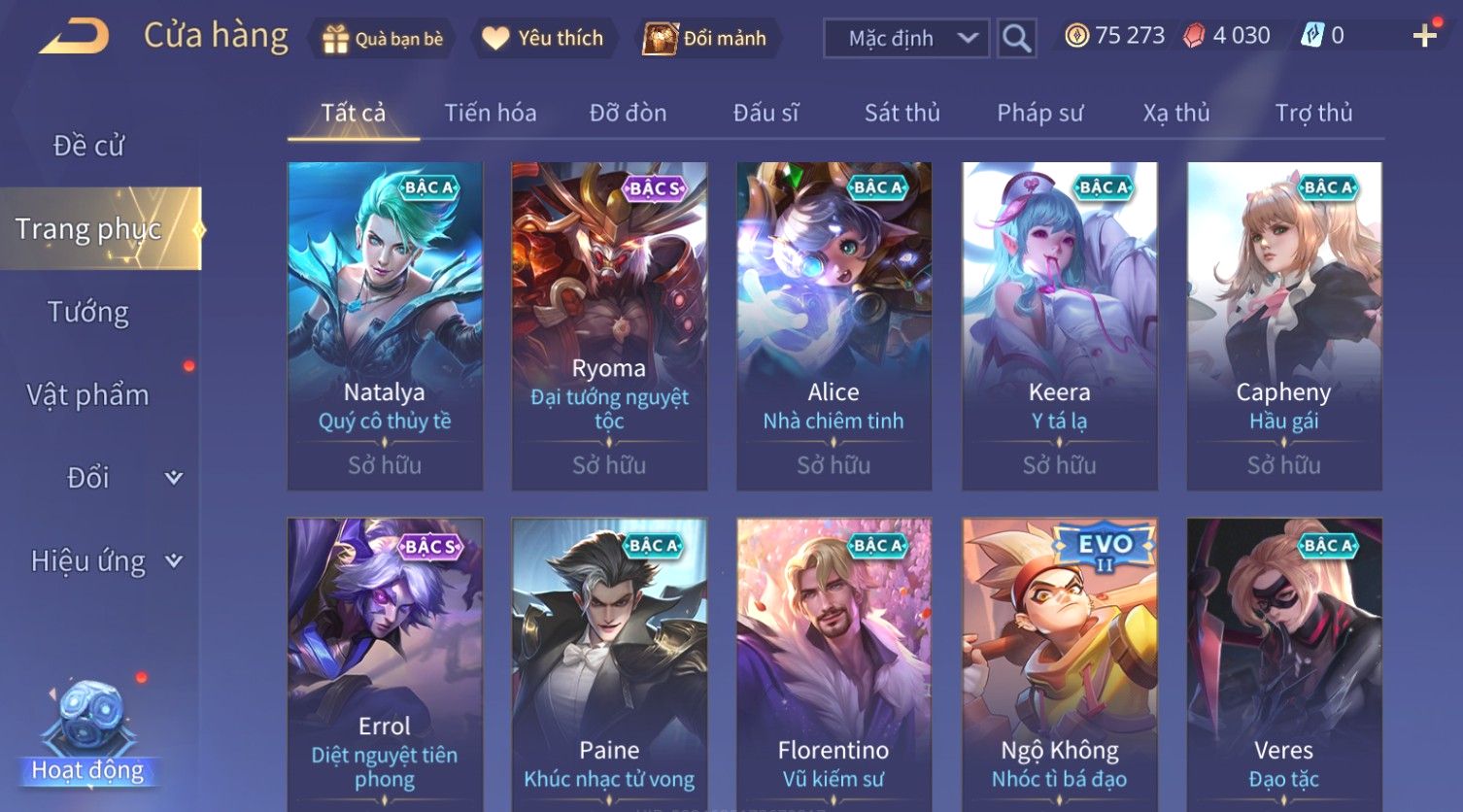Open the Yêu thích favorites list

[544, 39]
